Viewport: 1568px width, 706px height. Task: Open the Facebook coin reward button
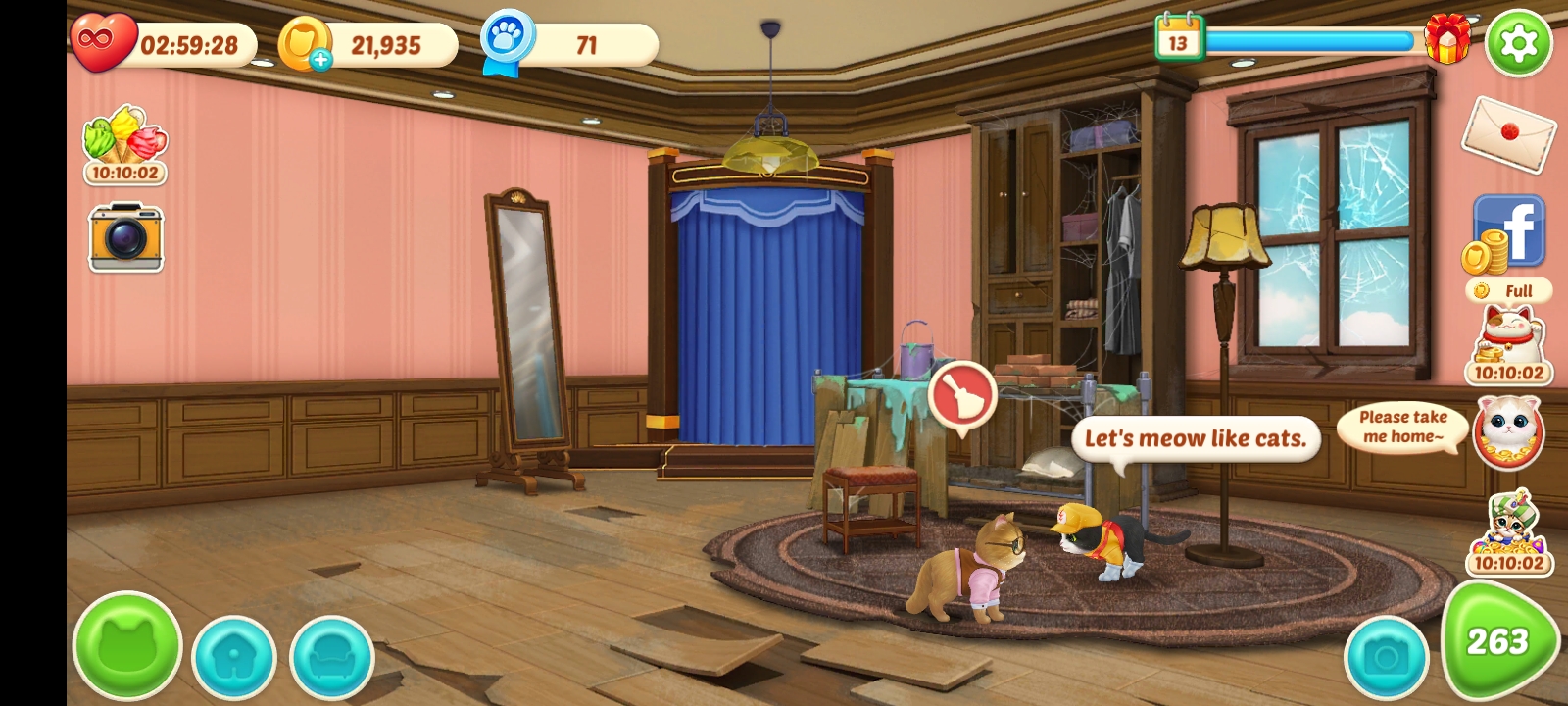coord(1508,235)
